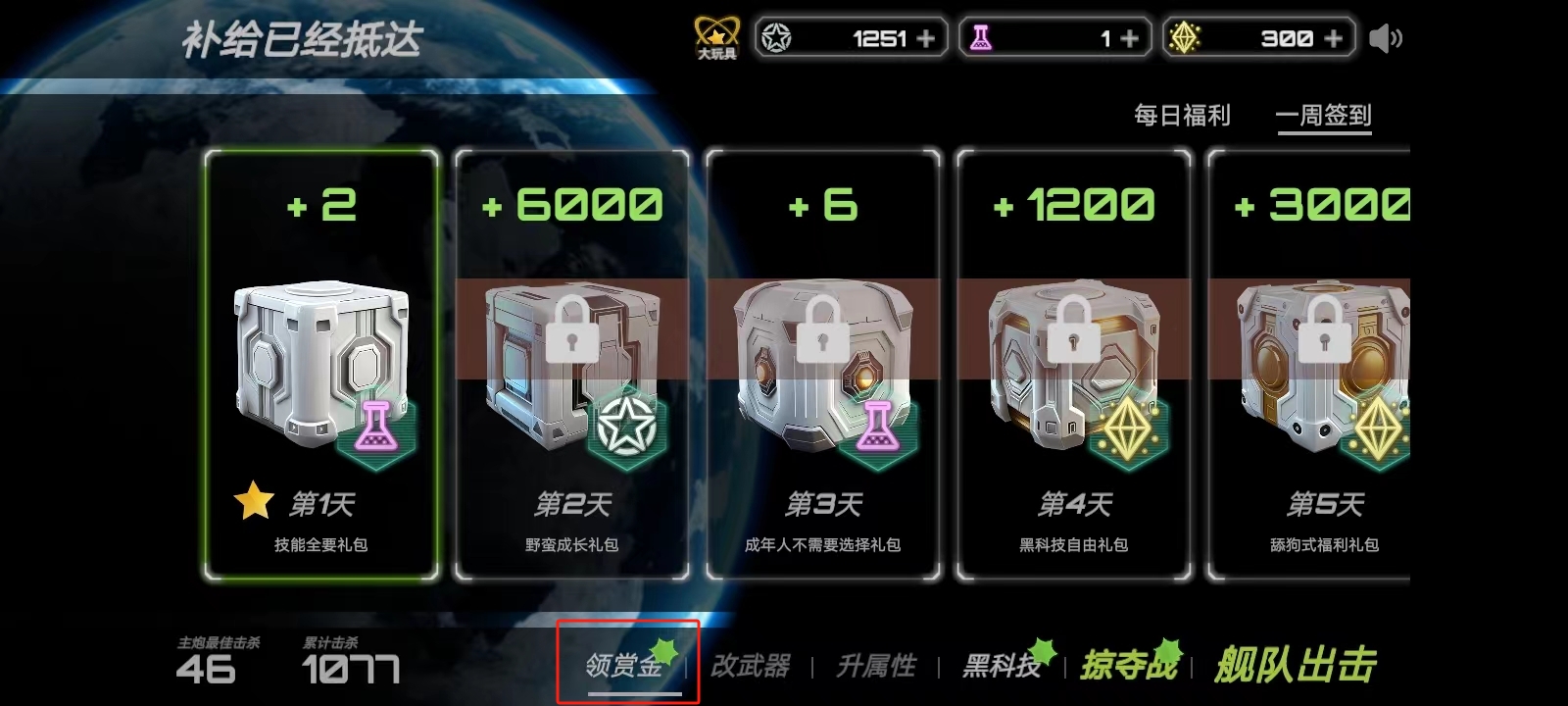Click the flask badge on the 第3天 chest
The image size is (1568, 706).
[x=879, y=426]
